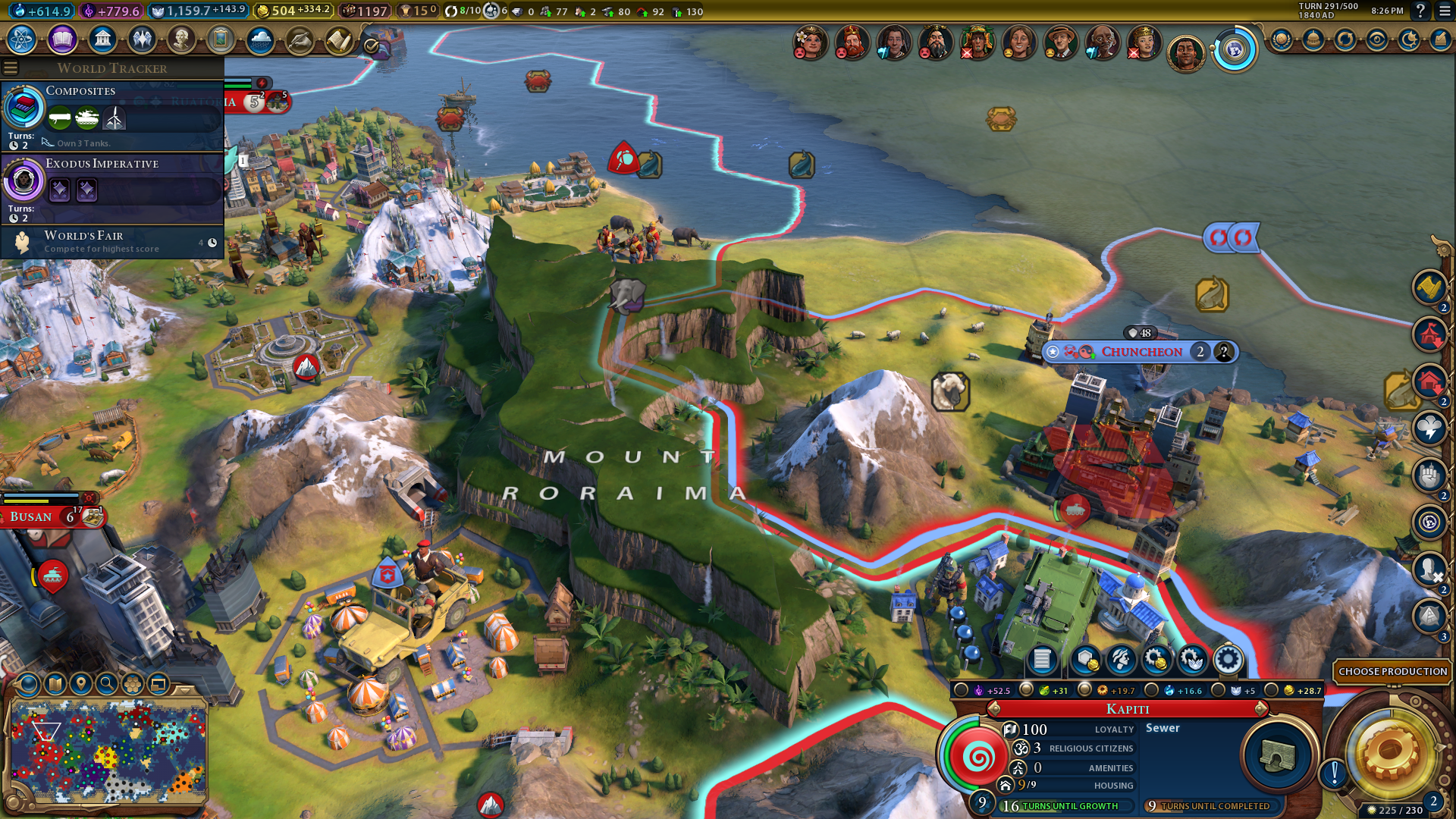Image resolution: width=1456 pixels, height=819 pixels.
Task: Open the Great People screen
Action: [x=181, y=39]
